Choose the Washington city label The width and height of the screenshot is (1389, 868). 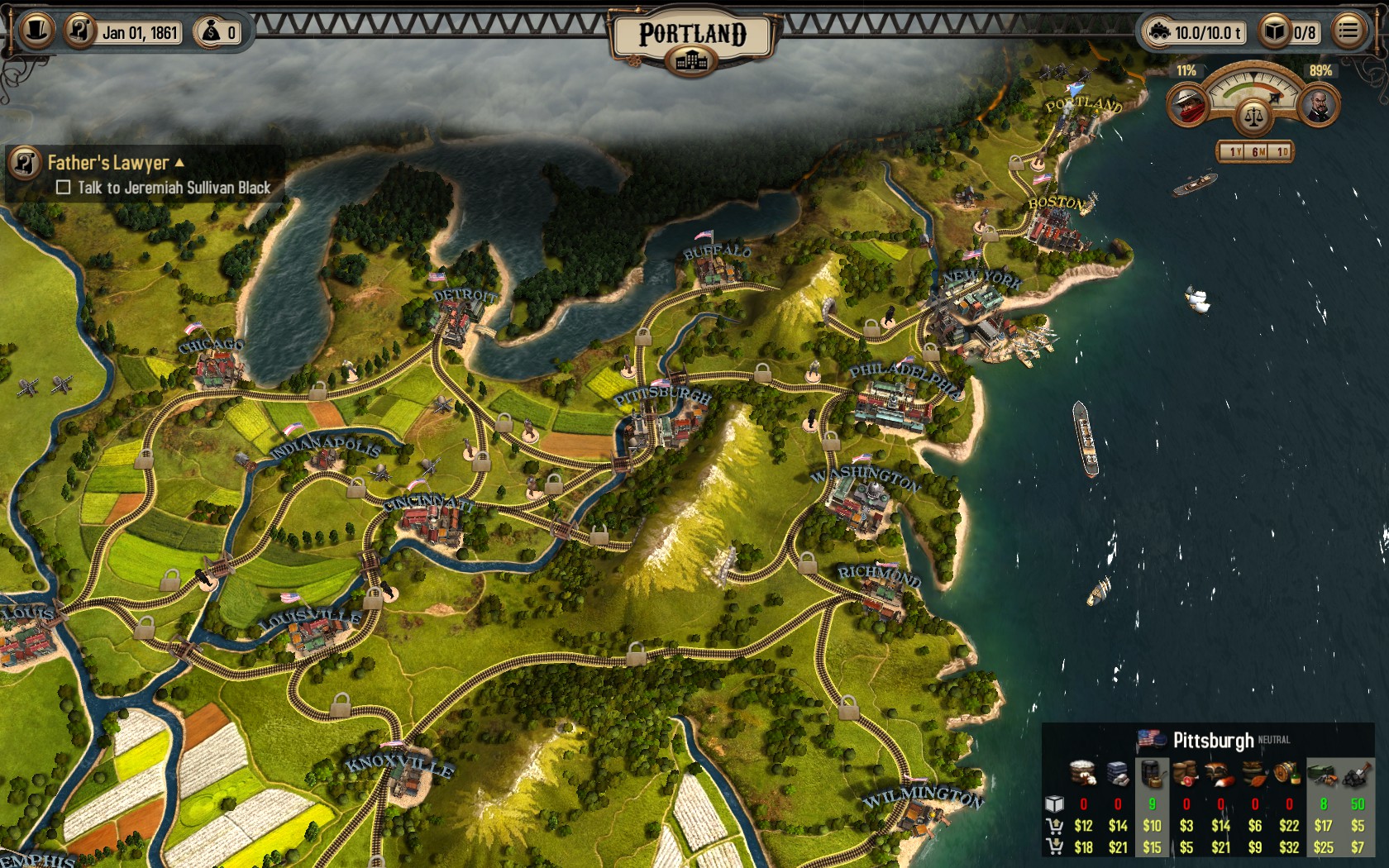click(865, 478)
